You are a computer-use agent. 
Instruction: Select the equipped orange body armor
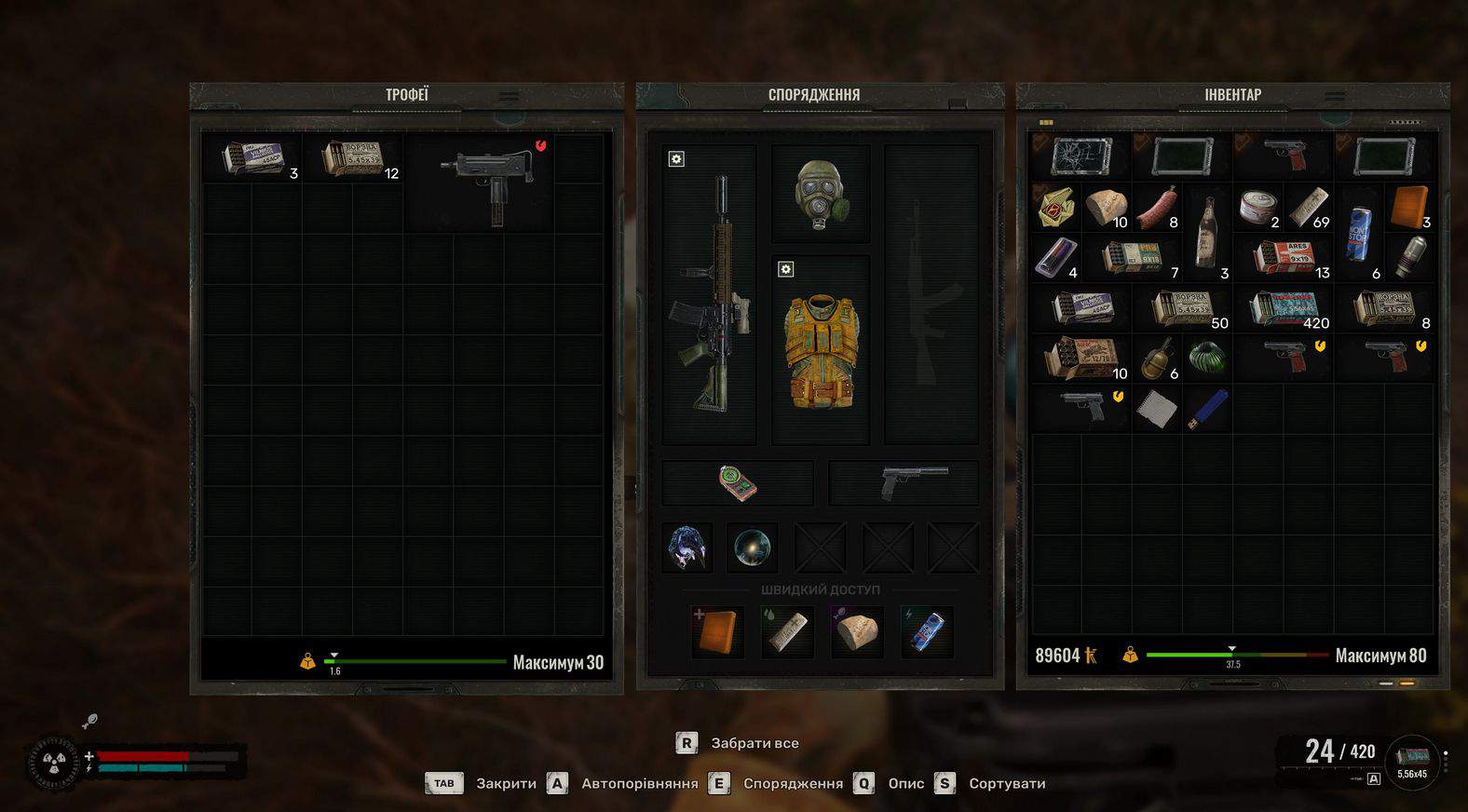(x=821, y=351)
